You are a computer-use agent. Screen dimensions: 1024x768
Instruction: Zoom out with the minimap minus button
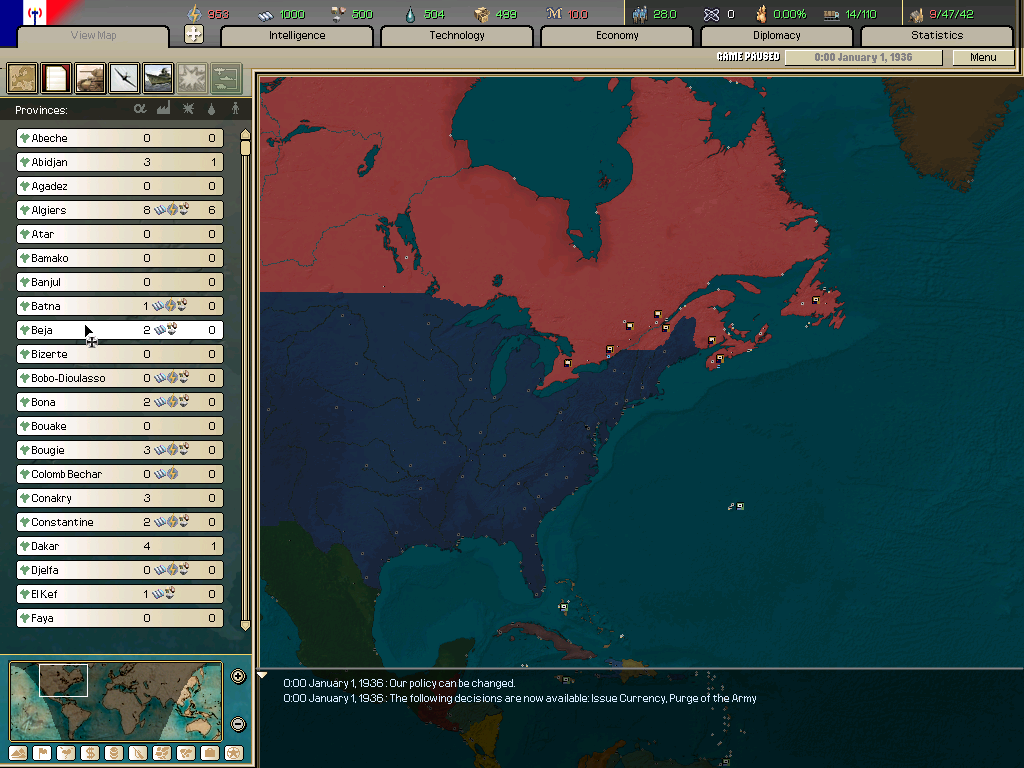click(x=238, y=724)
